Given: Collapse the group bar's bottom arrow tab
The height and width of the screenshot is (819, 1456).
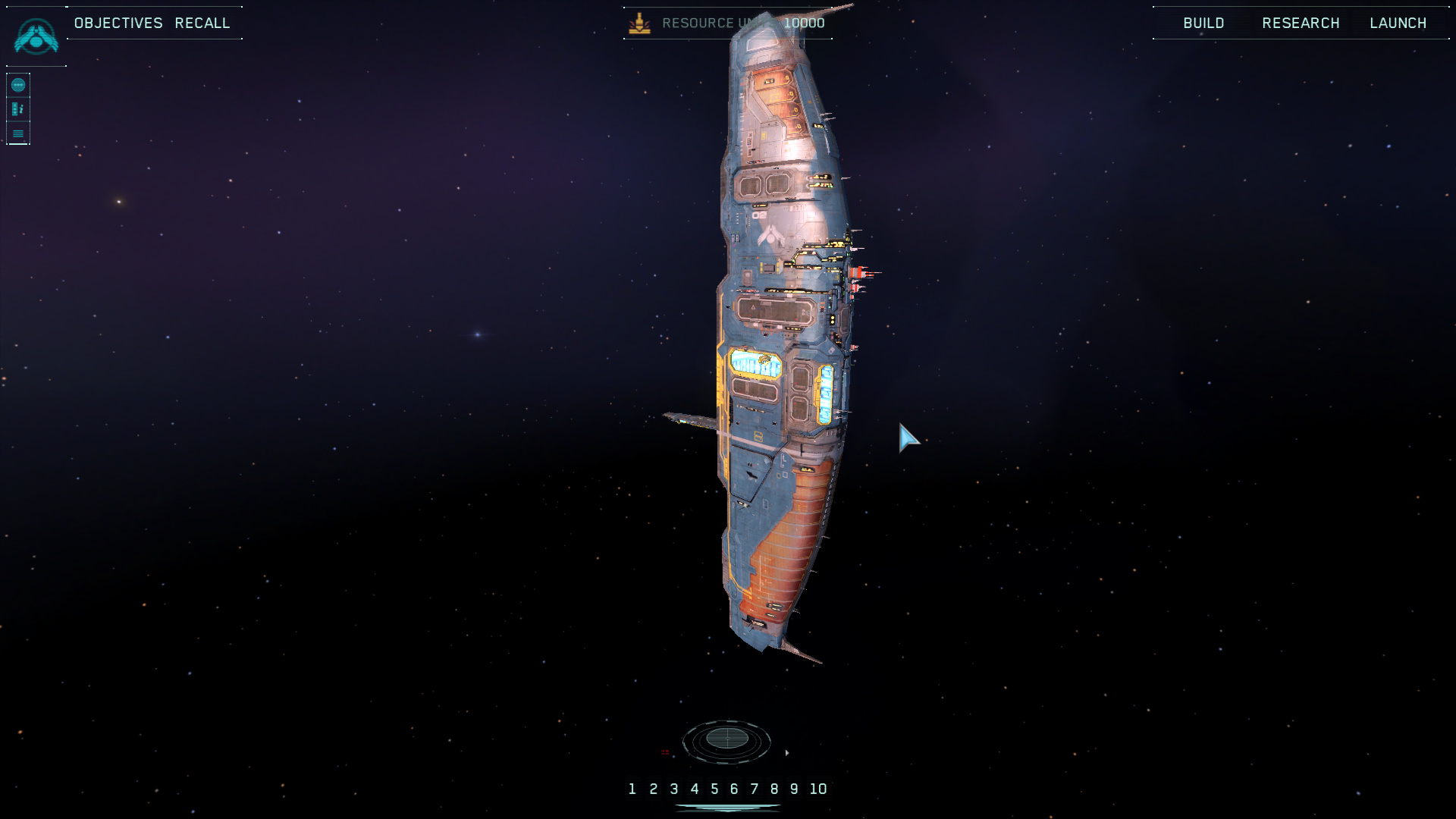Looking at the screenshot, I should point(727,808).
